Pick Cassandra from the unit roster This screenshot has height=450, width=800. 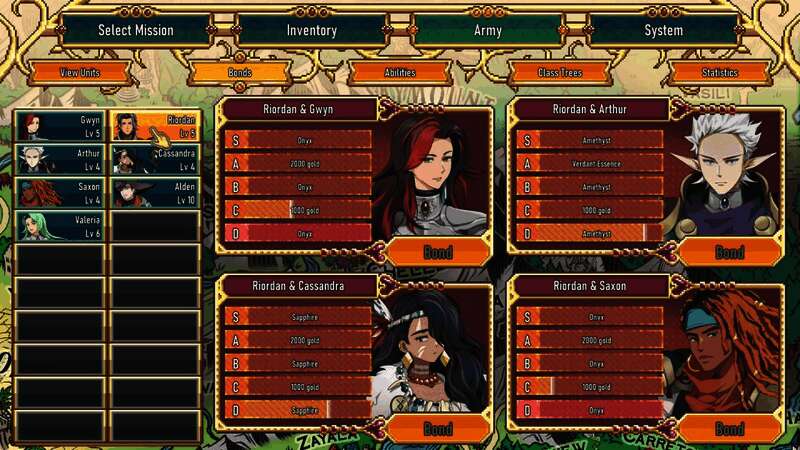(155, 159)
